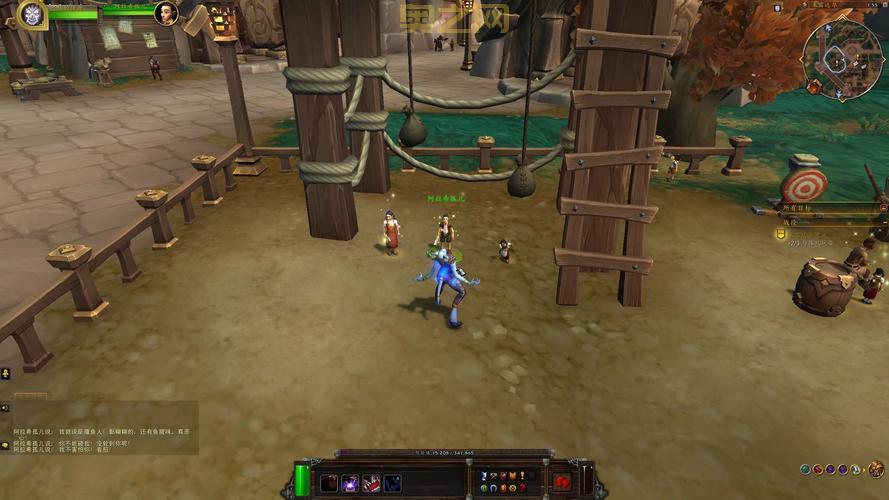Viewport: 889px width, 500px height.
Task: Click the orange badge on minimap edge
Action: (x=814, y=88)
